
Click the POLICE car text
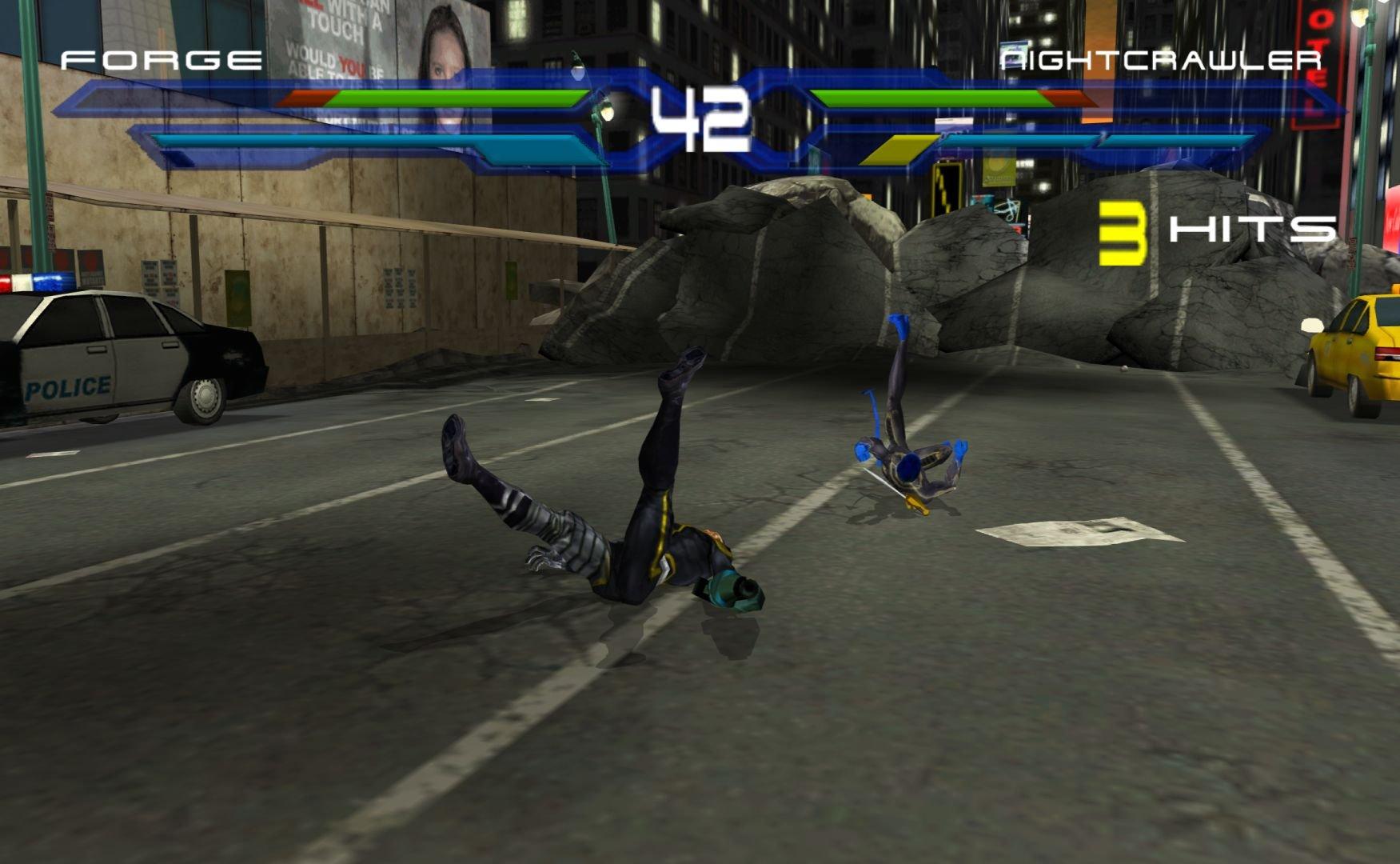click(x=68, y=387)
